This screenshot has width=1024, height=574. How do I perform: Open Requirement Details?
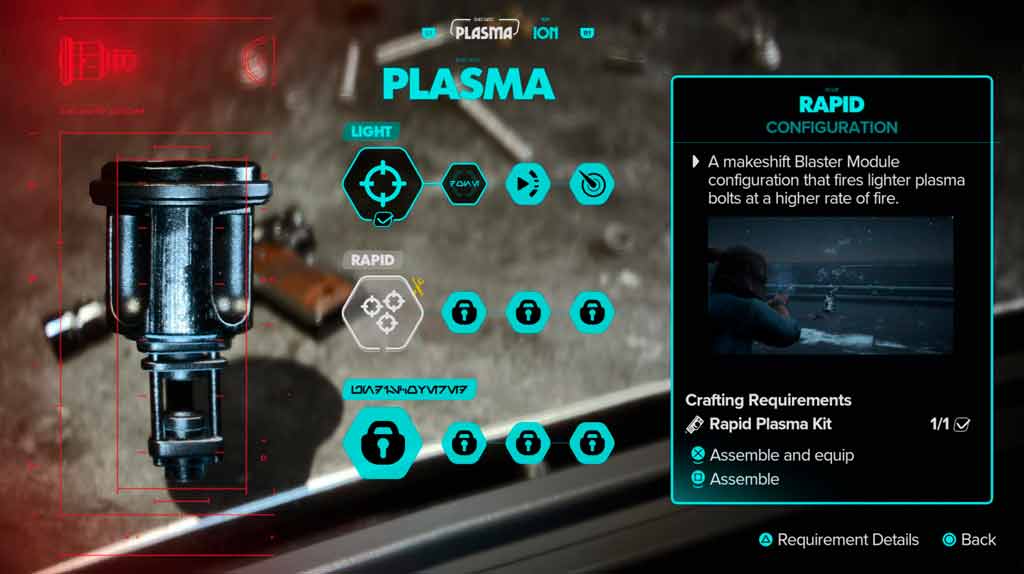pos(847,540)
